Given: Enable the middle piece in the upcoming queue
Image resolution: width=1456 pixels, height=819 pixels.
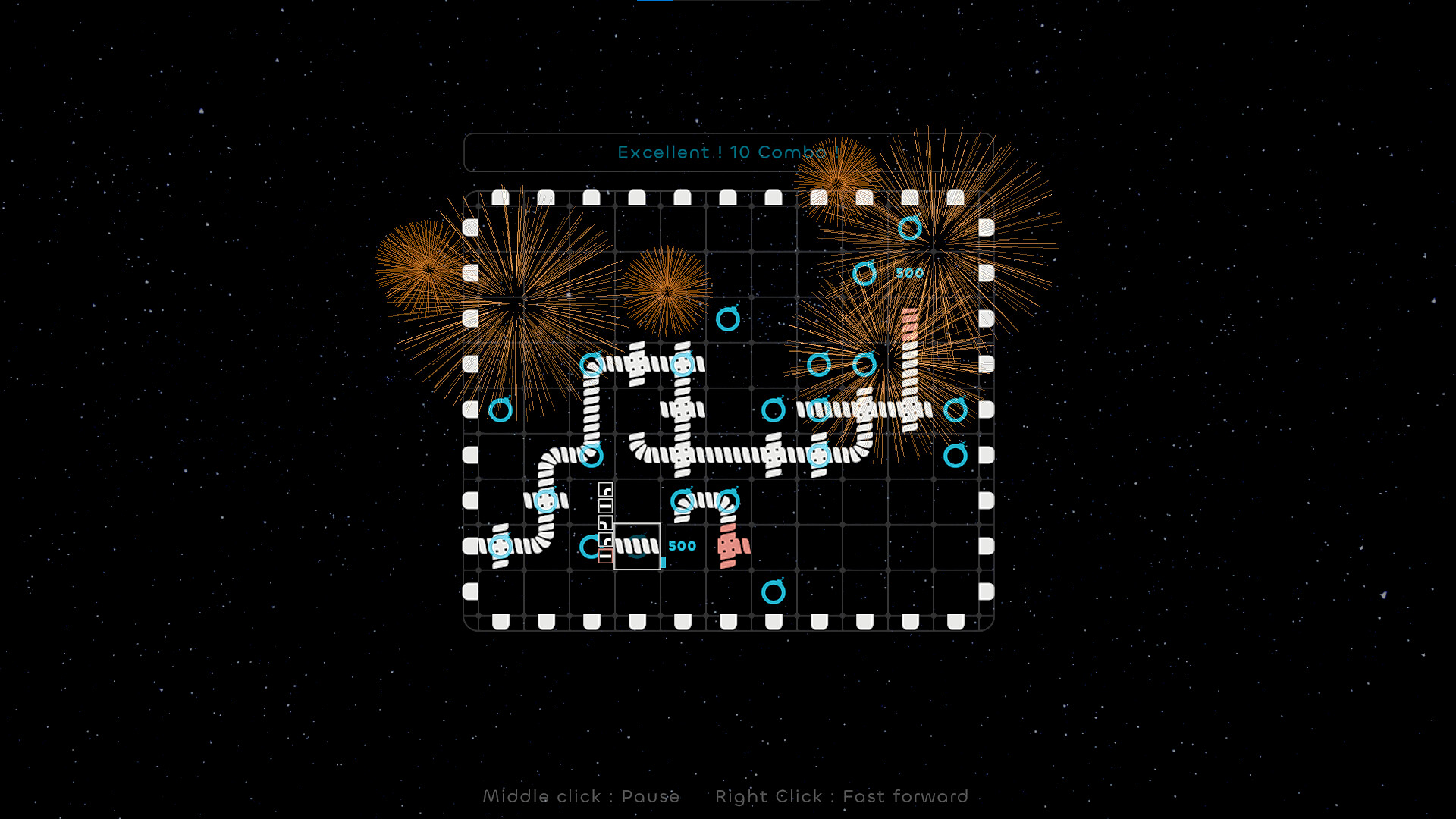Looking at the screenshot, I should click(x=605, y=523).
